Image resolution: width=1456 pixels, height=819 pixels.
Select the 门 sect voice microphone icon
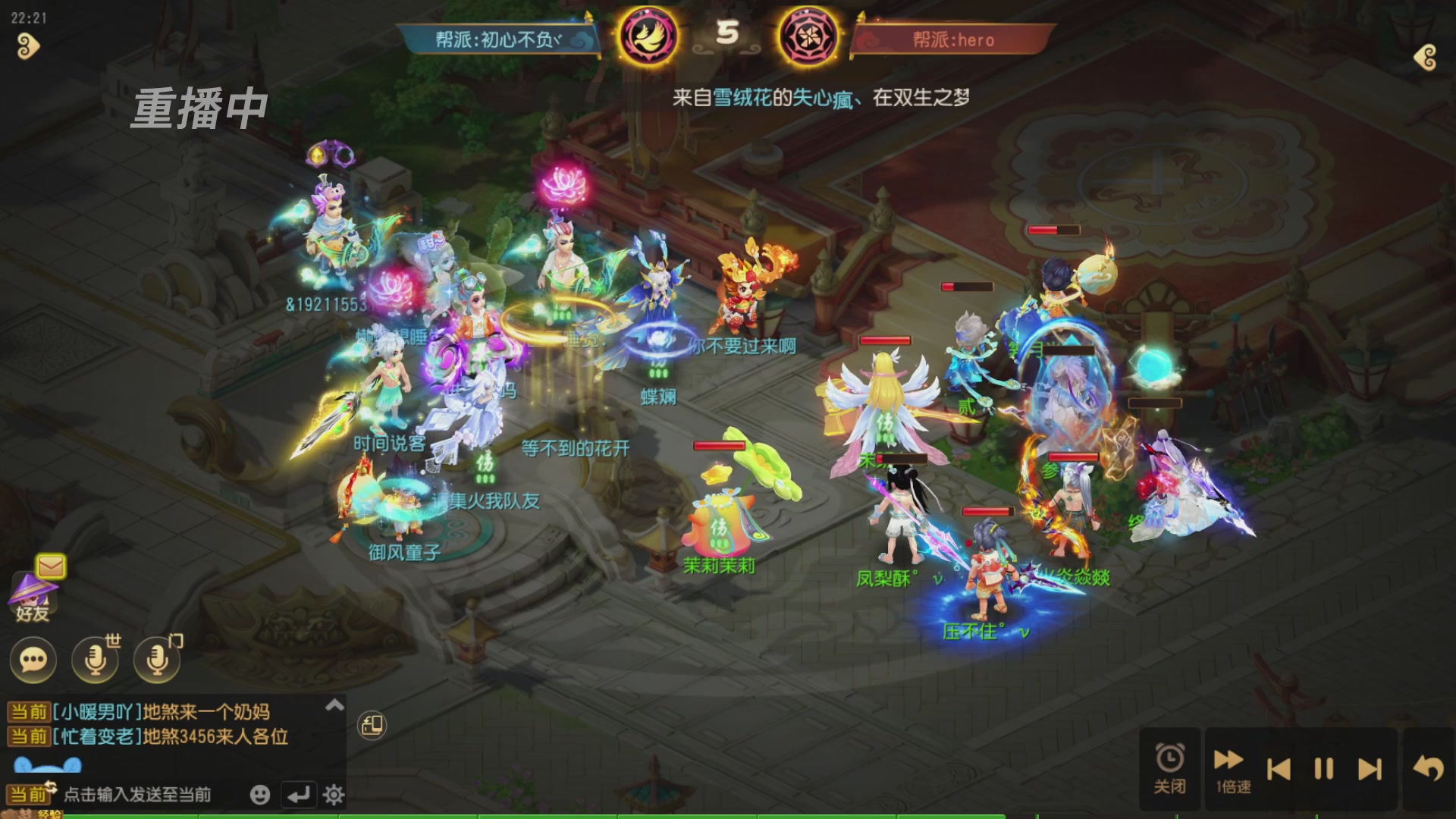click(156, 661)
